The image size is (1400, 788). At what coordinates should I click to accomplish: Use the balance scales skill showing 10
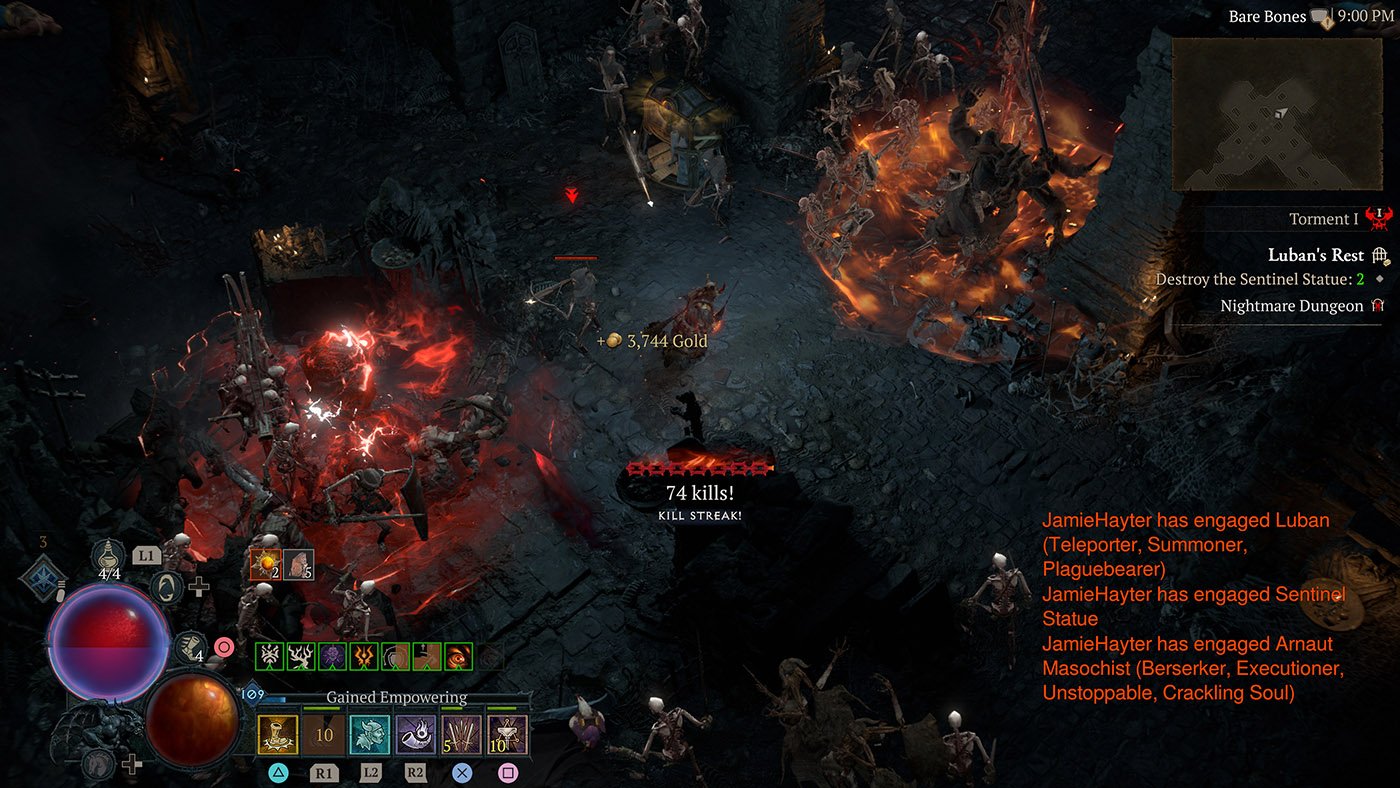[x=507, y=733]
